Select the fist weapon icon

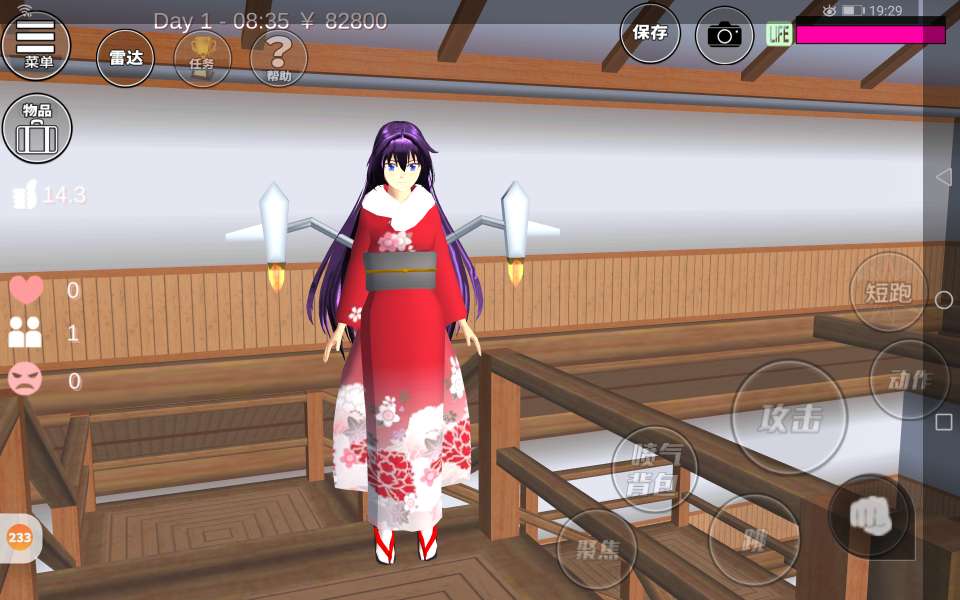click(x=870, y=516)
